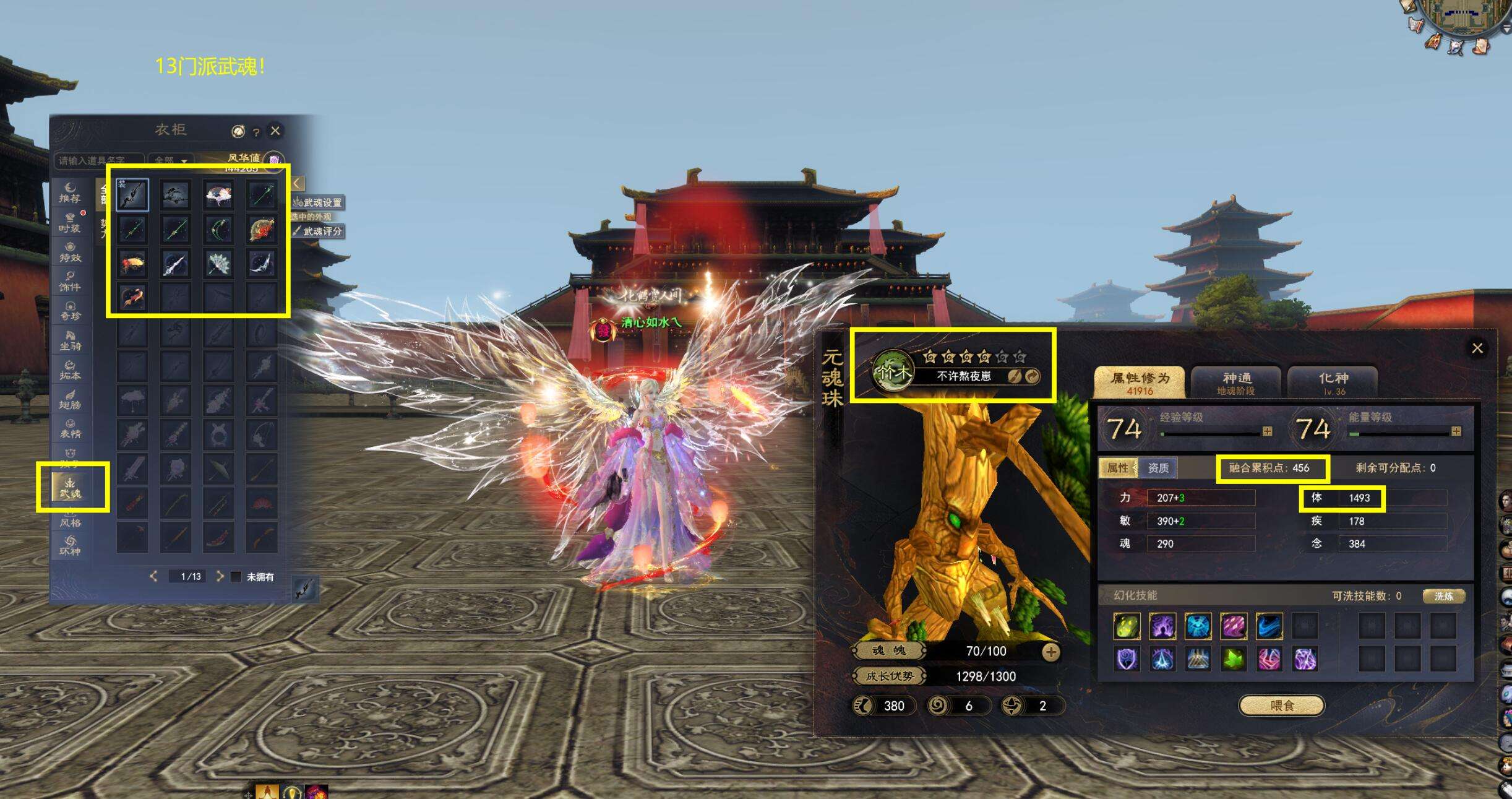Select the 翅膀 wings category
The width and height of the screenshot is (1512, 799).
(70, 399)
